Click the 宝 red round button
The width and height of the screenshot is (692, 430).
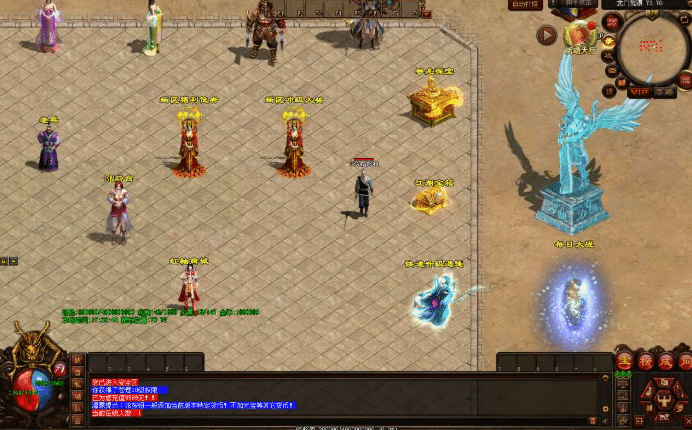point(625,360)
